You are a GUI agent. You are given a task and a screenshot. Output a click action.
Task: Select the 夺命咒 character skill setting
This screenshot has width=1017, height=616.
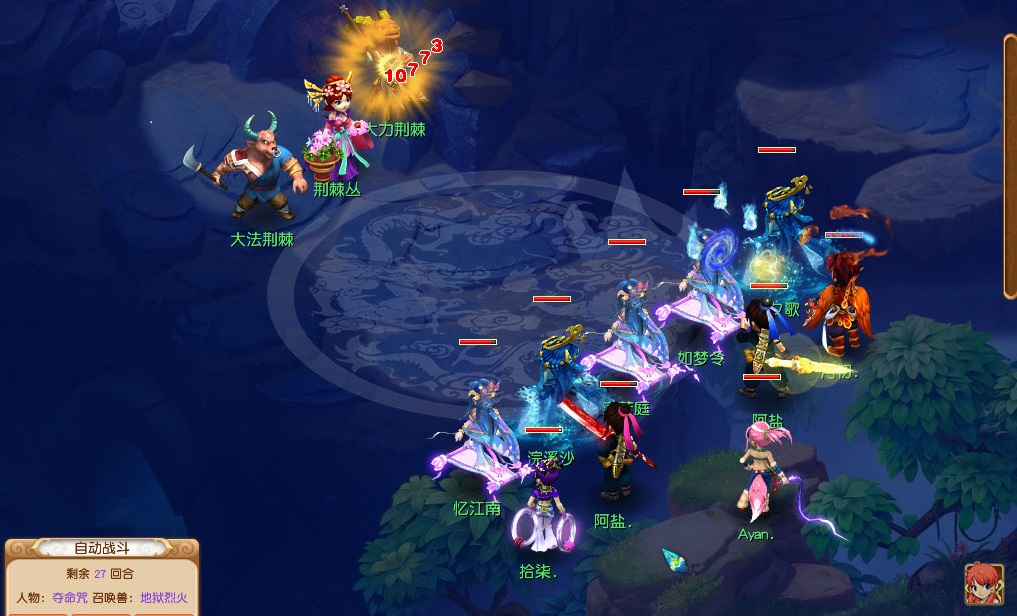(70, 598)
